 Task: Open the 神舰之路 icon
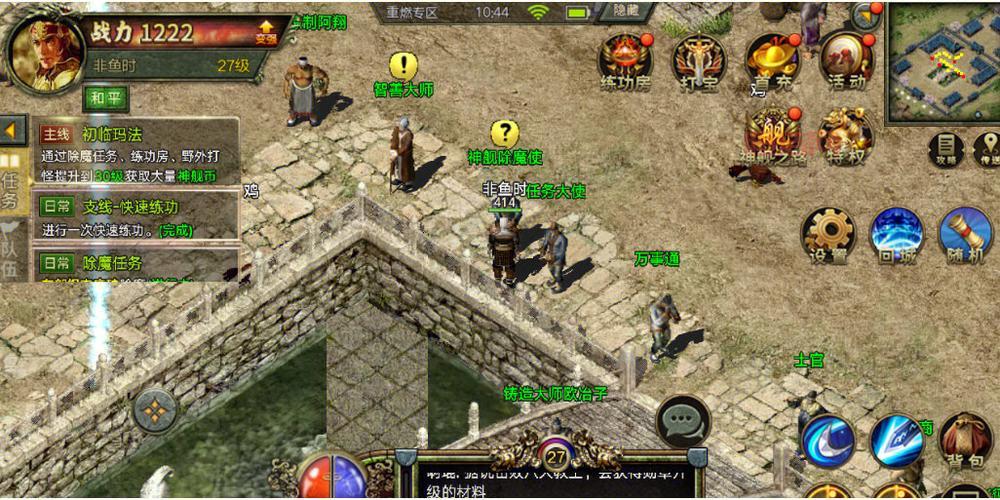click(772, 135)
